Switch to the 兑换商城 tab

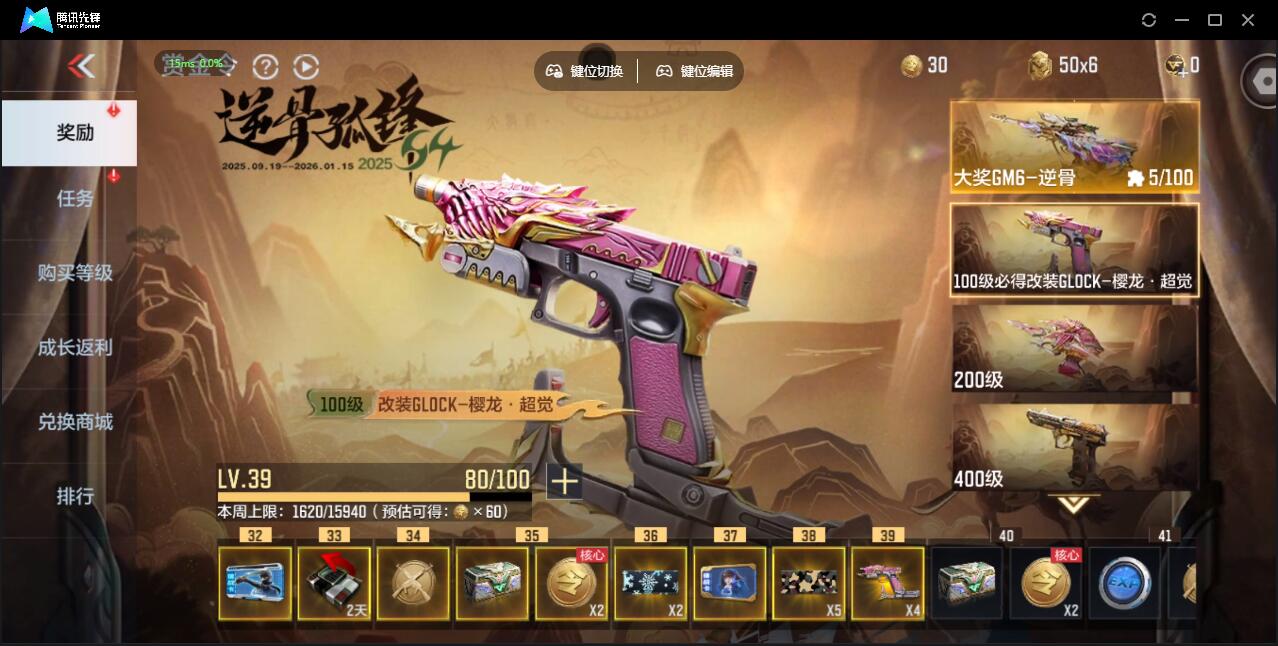(x=74, y=421)
